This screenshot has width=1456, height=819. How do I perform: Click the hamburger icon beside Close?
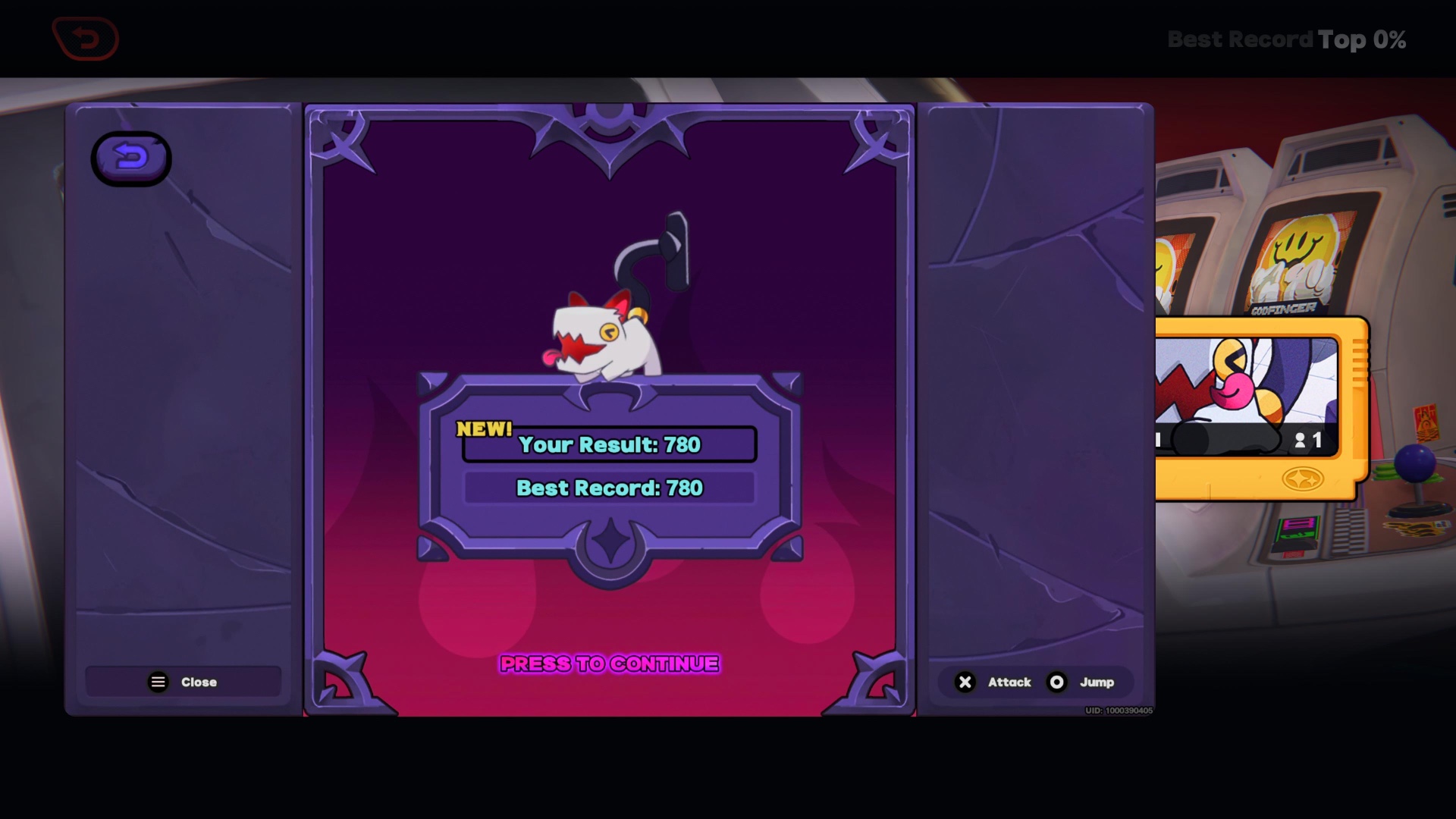[157, 681]
